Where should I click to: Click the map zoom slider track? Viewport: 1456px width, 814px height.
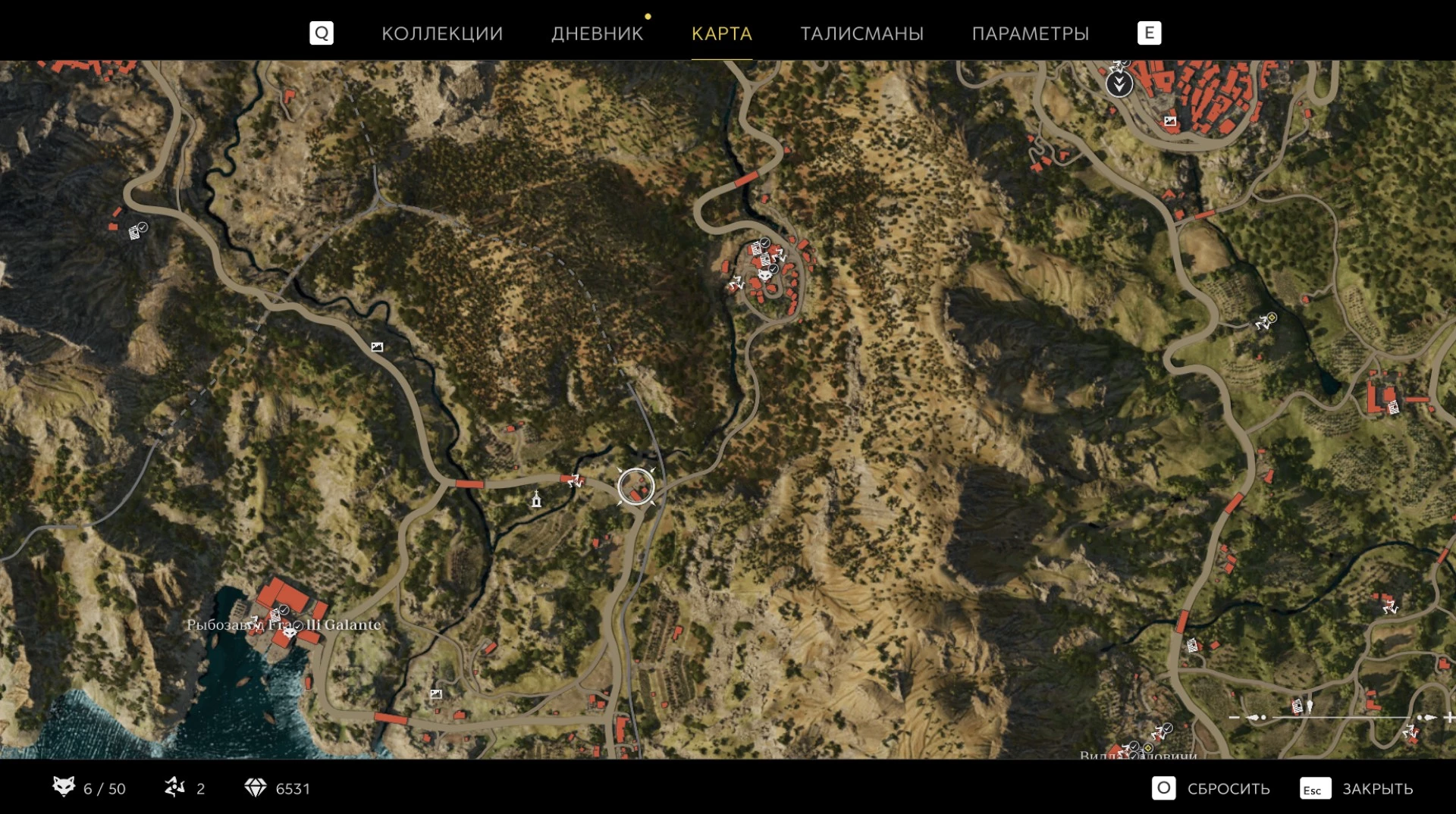pyautogui.click(x=1342, y=717)
